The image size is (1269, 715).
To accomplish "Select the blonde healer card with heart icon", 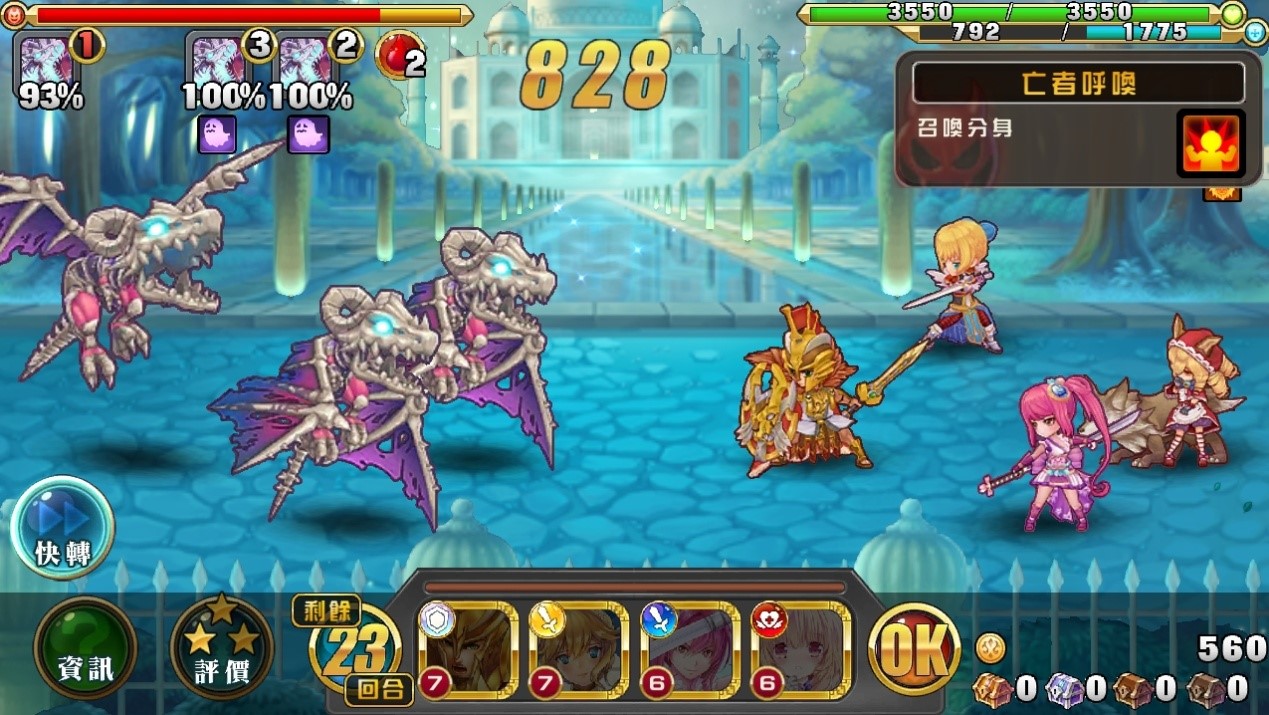I will point(800,648).
